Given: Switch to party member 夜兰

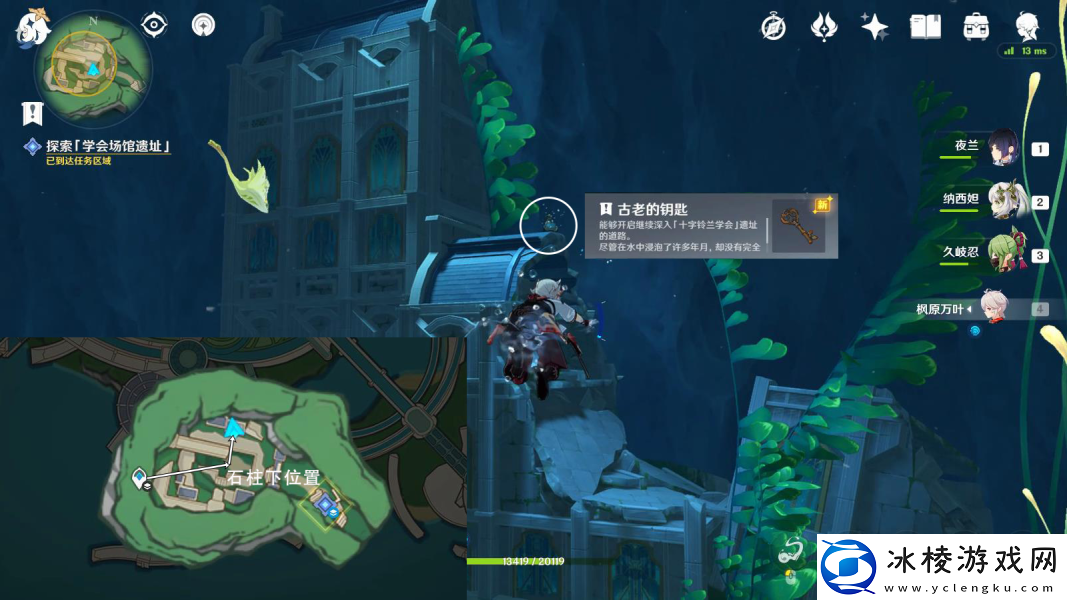Looking at the screenshot, I should pos(1002,149).
